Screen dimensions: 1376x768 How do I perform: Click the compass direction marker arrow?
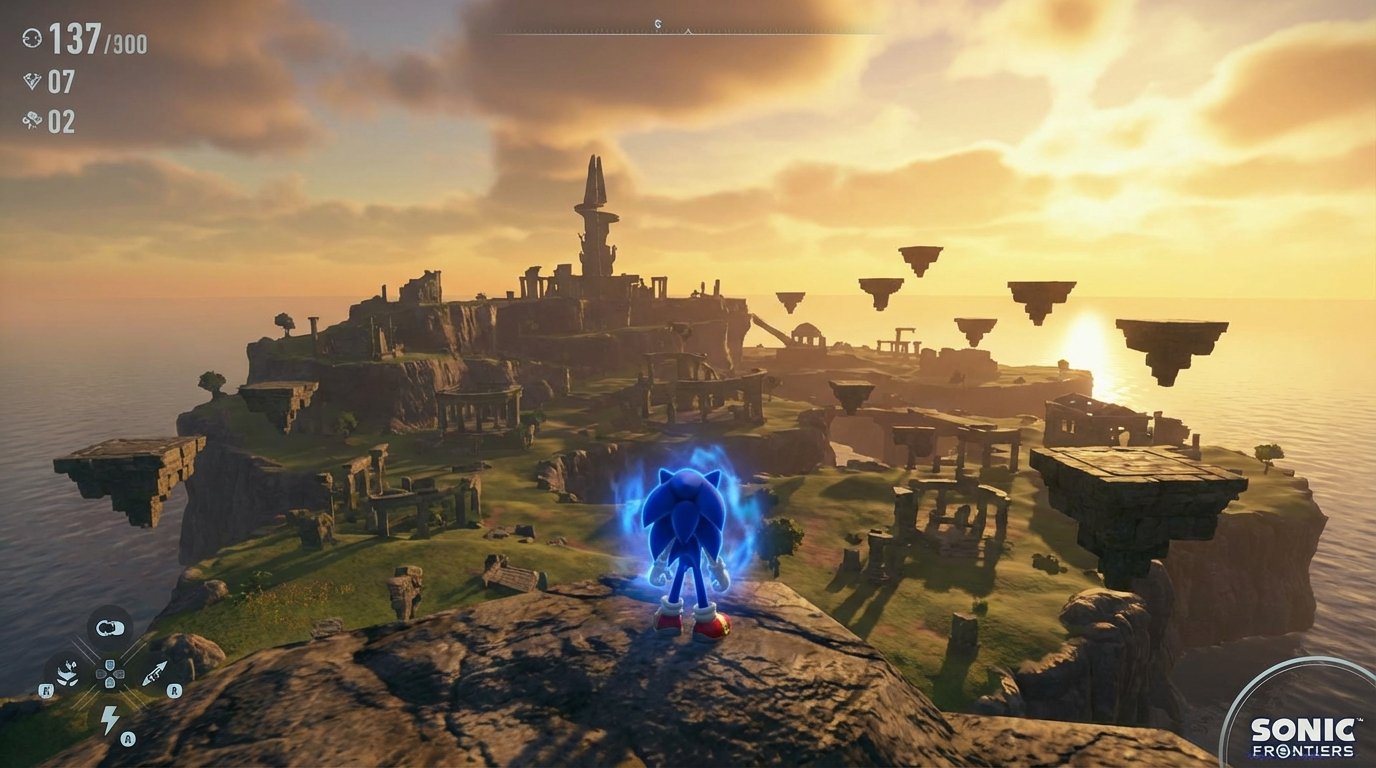click(x=688, y=32)
